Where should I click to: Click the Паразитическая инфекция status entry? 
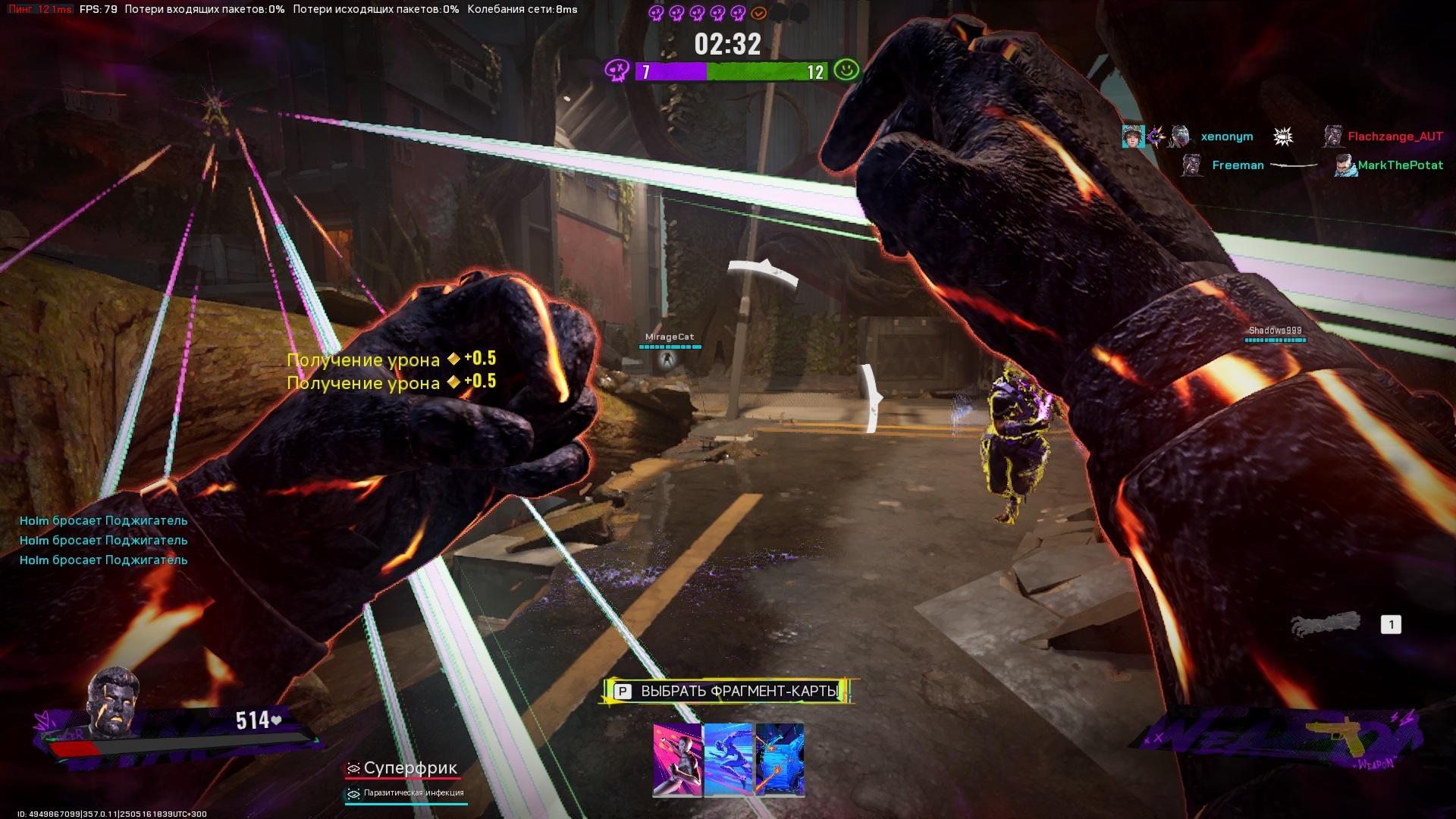pos(413,793)
